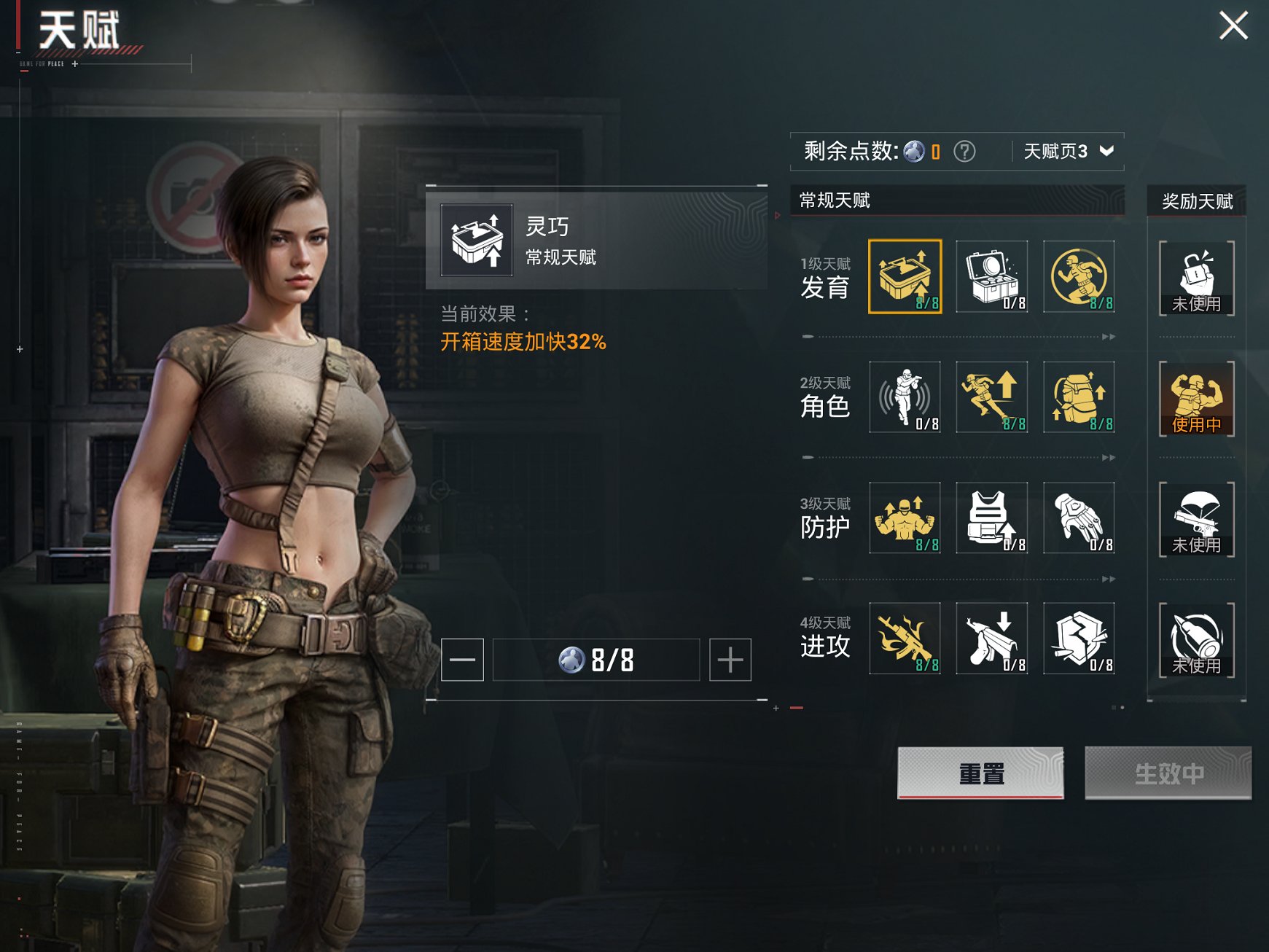
Task: Select the sprint arrow talent in 角色 row
Action: click(x=991, y=398)
